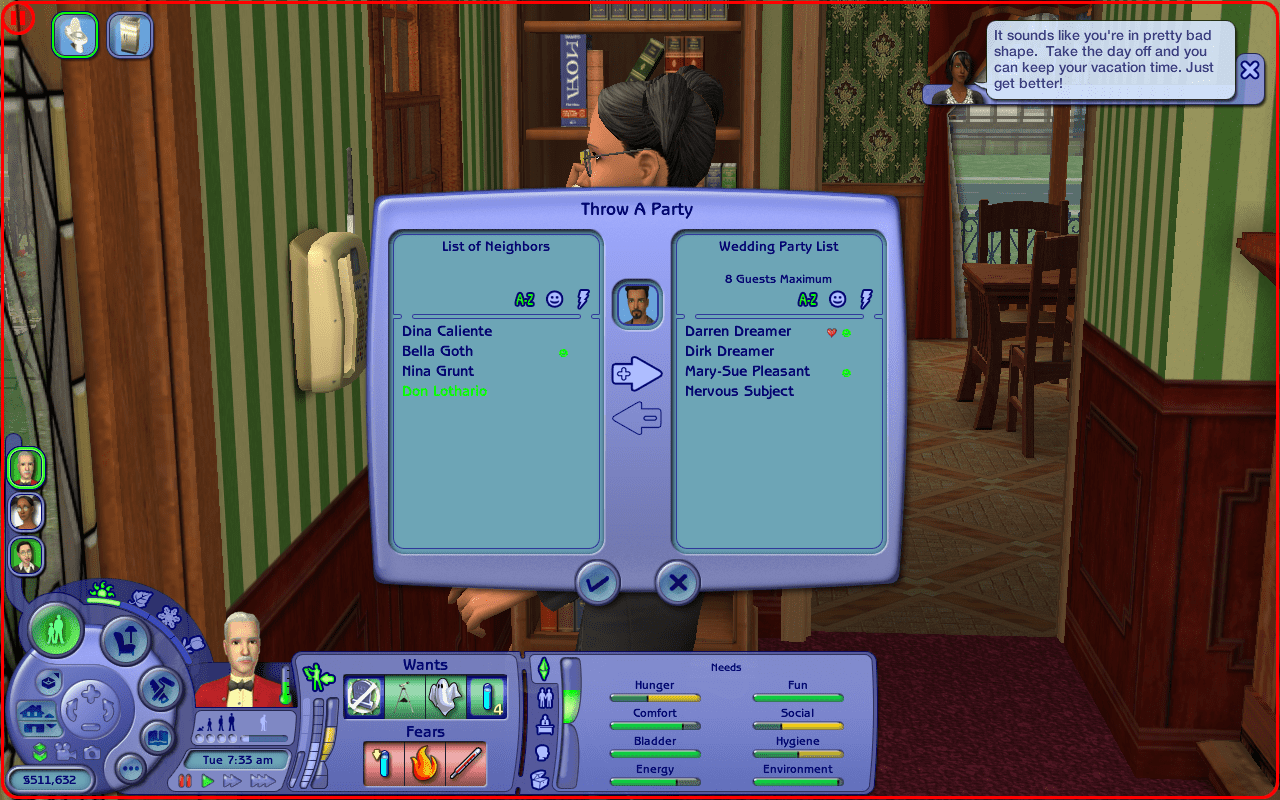Take a snapshot with the camera icon
The image size is (1280, 800).
click(x=90, y=753)
